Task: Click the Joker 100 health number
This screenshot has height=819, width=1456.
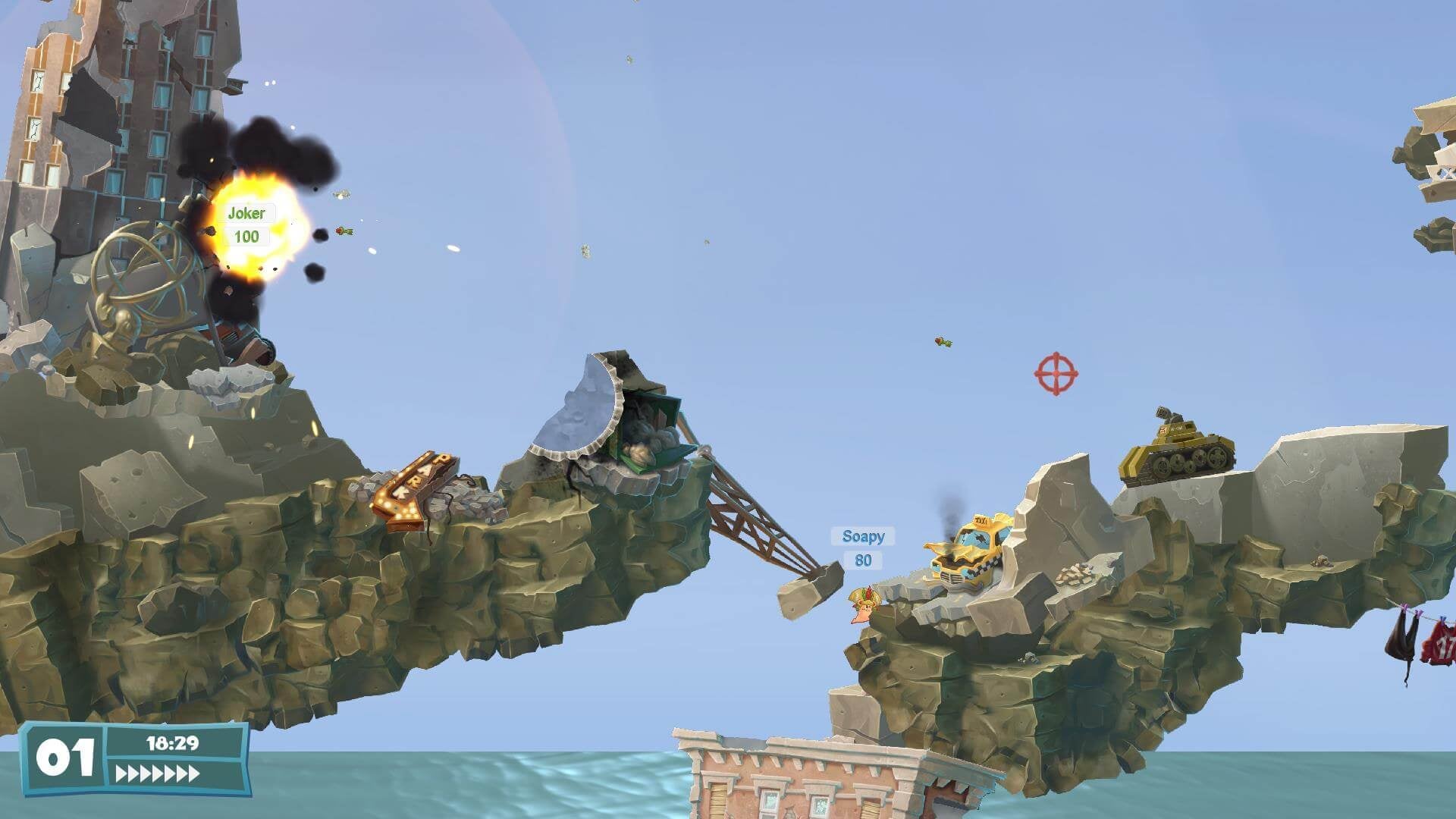Action: [x=248, y=235]
